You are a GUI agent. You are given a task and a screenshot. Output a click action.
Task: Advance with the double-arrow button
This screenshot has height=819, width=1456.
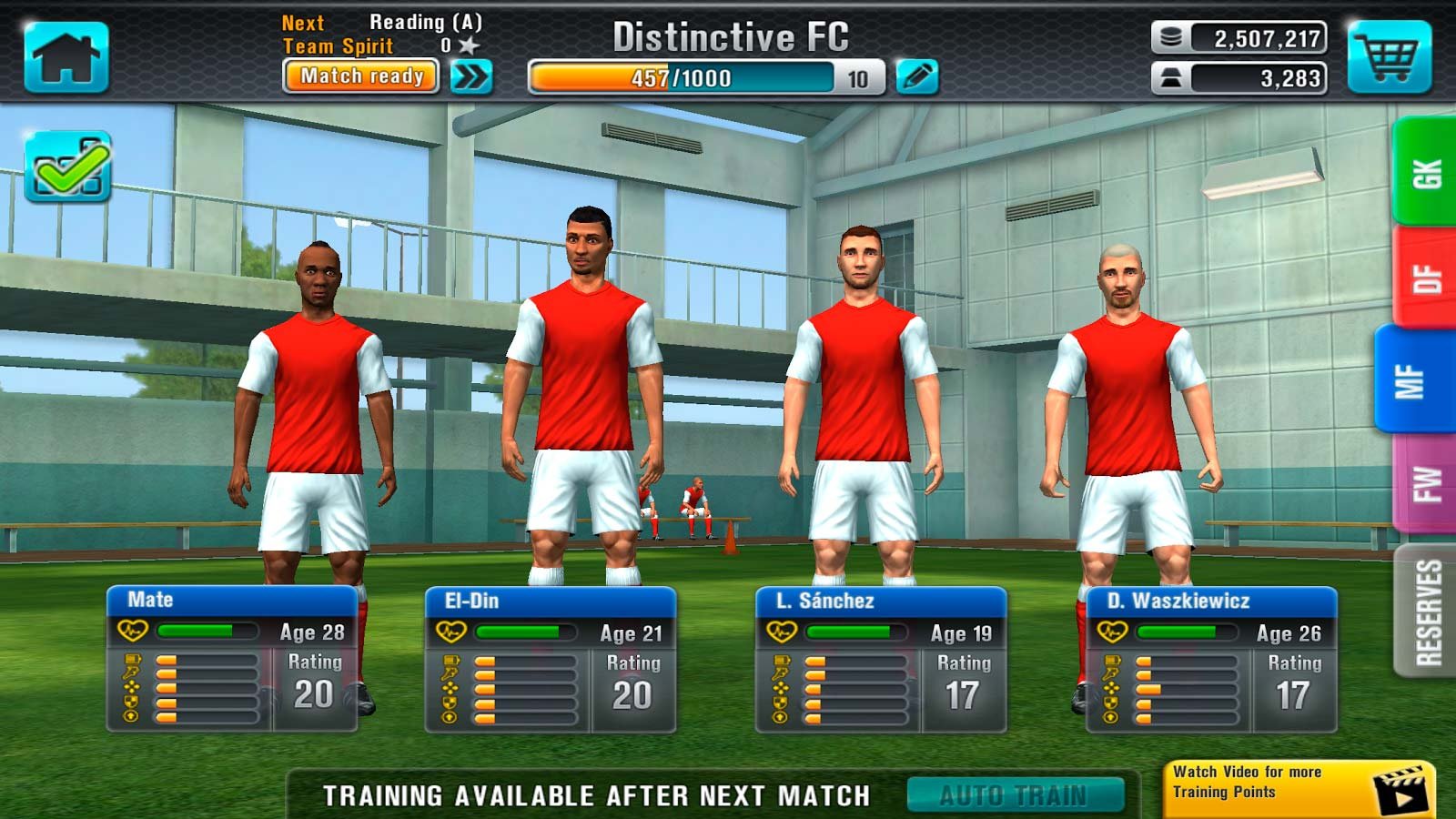pos(471,76)
